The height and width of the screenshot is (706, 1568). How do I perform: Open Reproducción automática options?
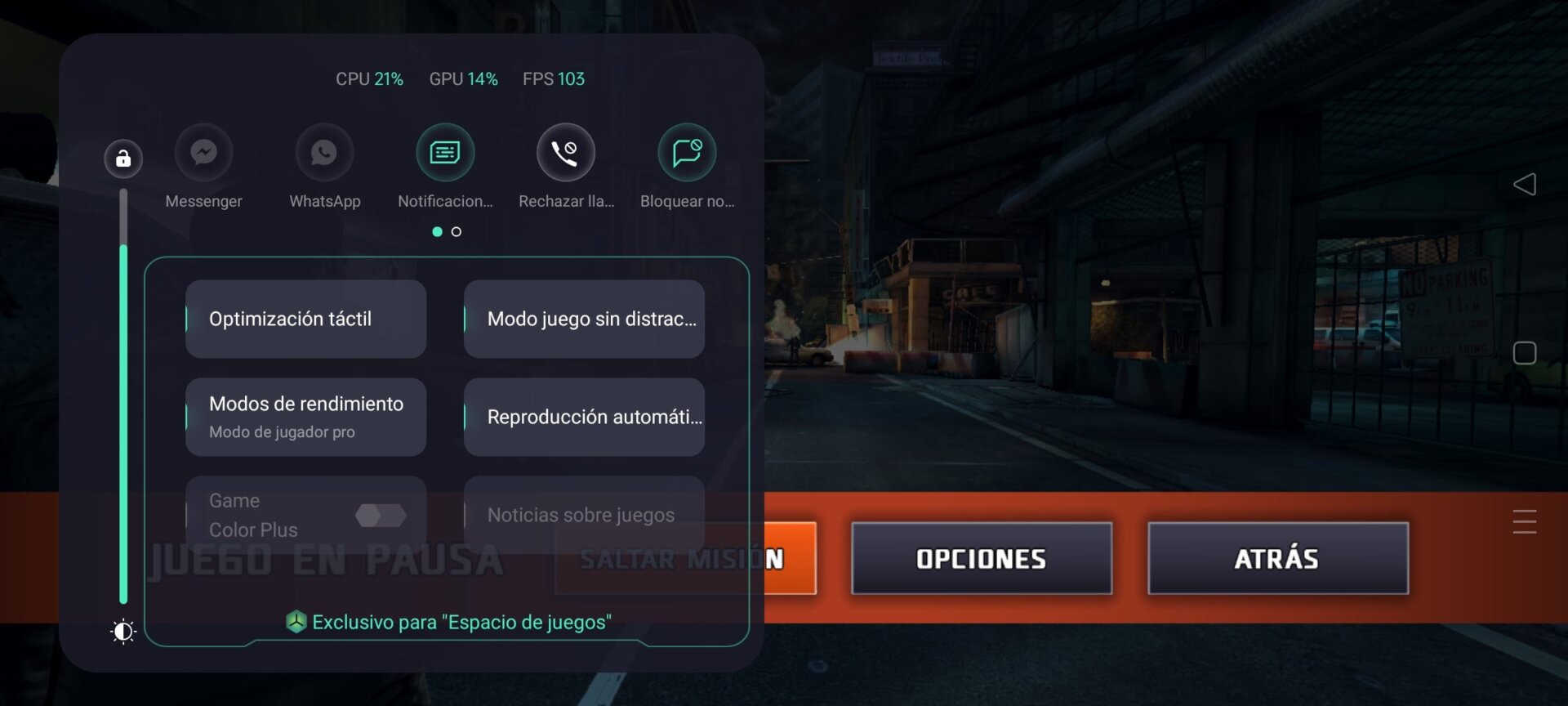click(584, 417)
